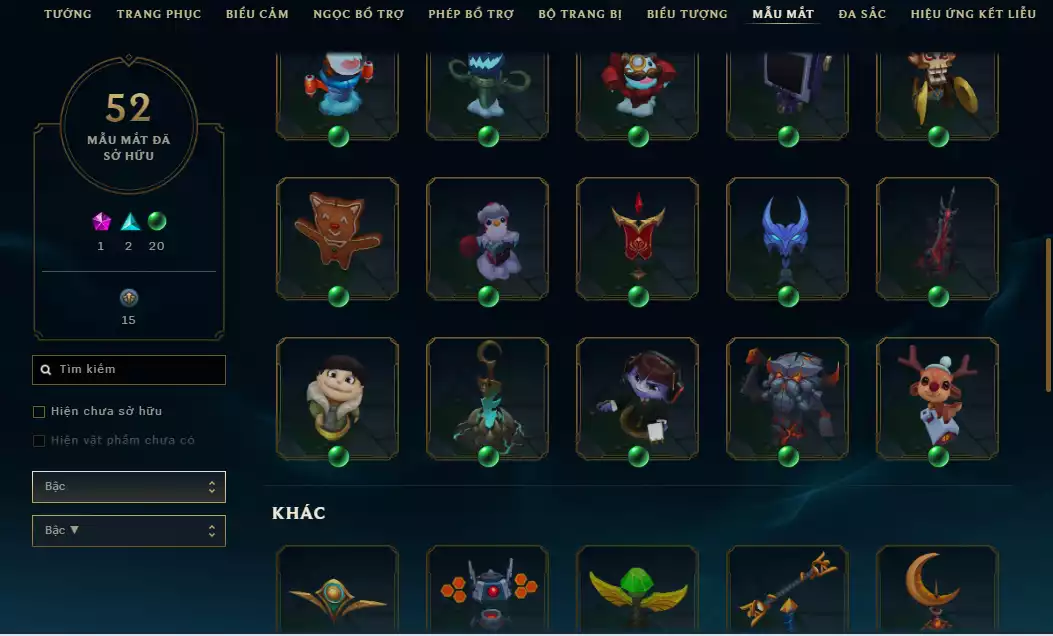Pick the green gem winged ward skin
Image resolution: width=1053 pixels, height=636 pixels.
click(637, 590)
